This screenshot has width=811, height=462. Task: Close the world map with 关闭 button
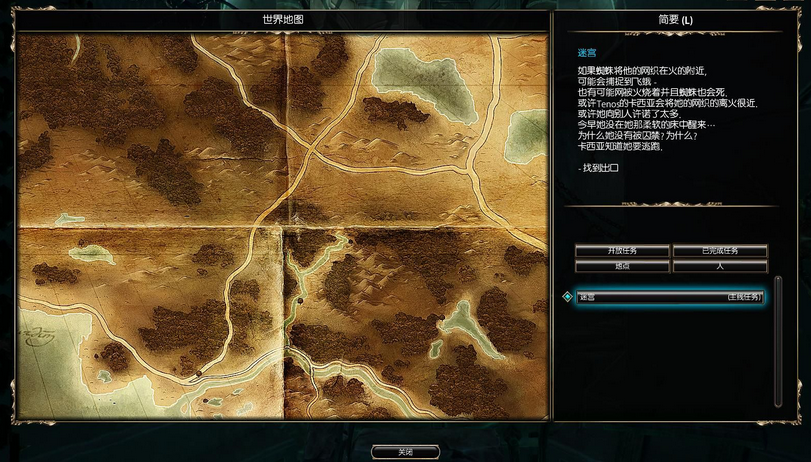(x=405, y=452)
